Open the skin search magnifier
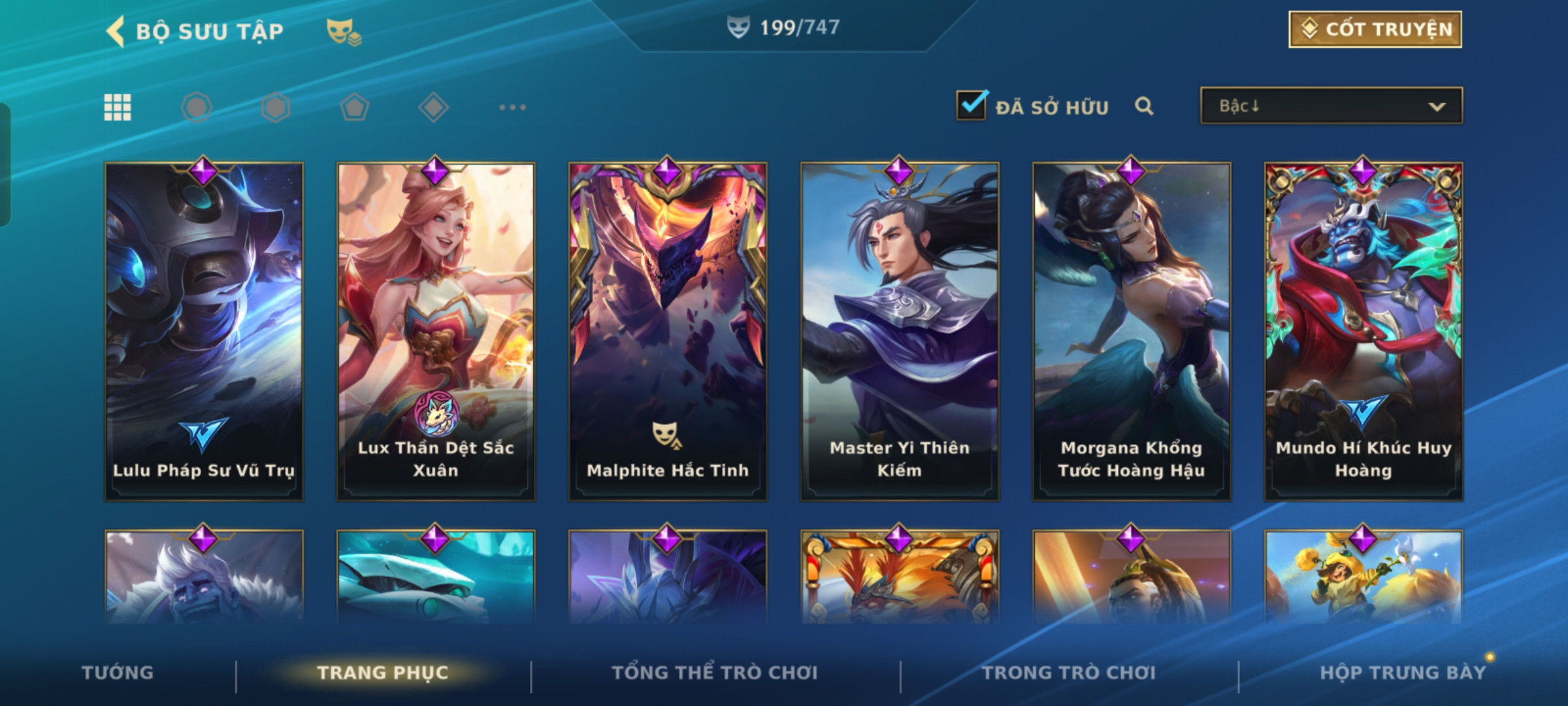Screen dimensions: 1568x706 point(1144,106)
